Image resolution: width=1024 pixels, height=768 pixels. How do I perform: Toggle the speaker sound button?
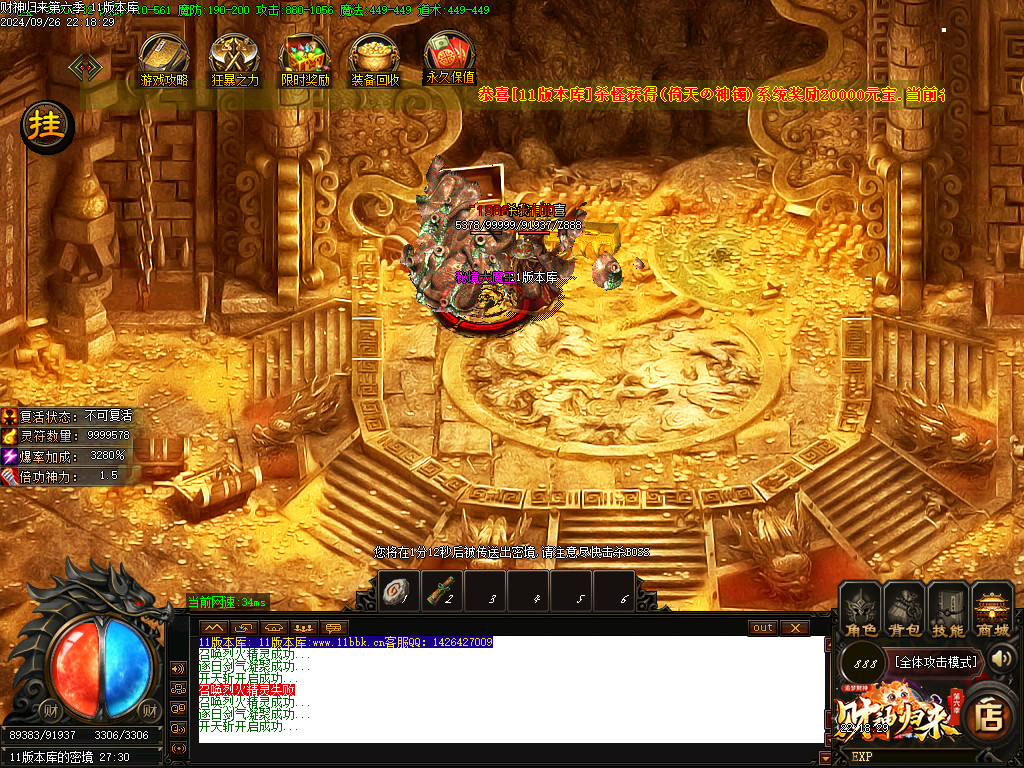pos(1002,658)
